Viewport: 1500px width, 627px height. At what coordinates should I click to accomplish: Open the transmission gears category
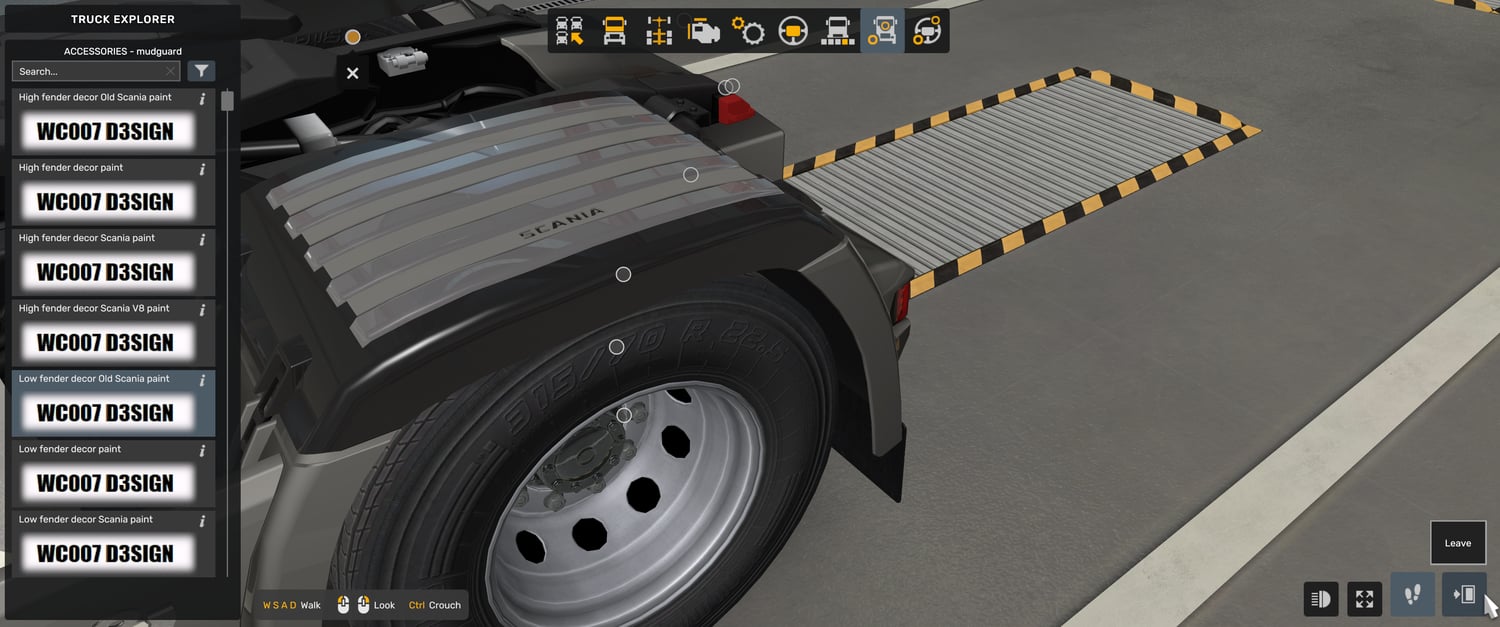748,31
